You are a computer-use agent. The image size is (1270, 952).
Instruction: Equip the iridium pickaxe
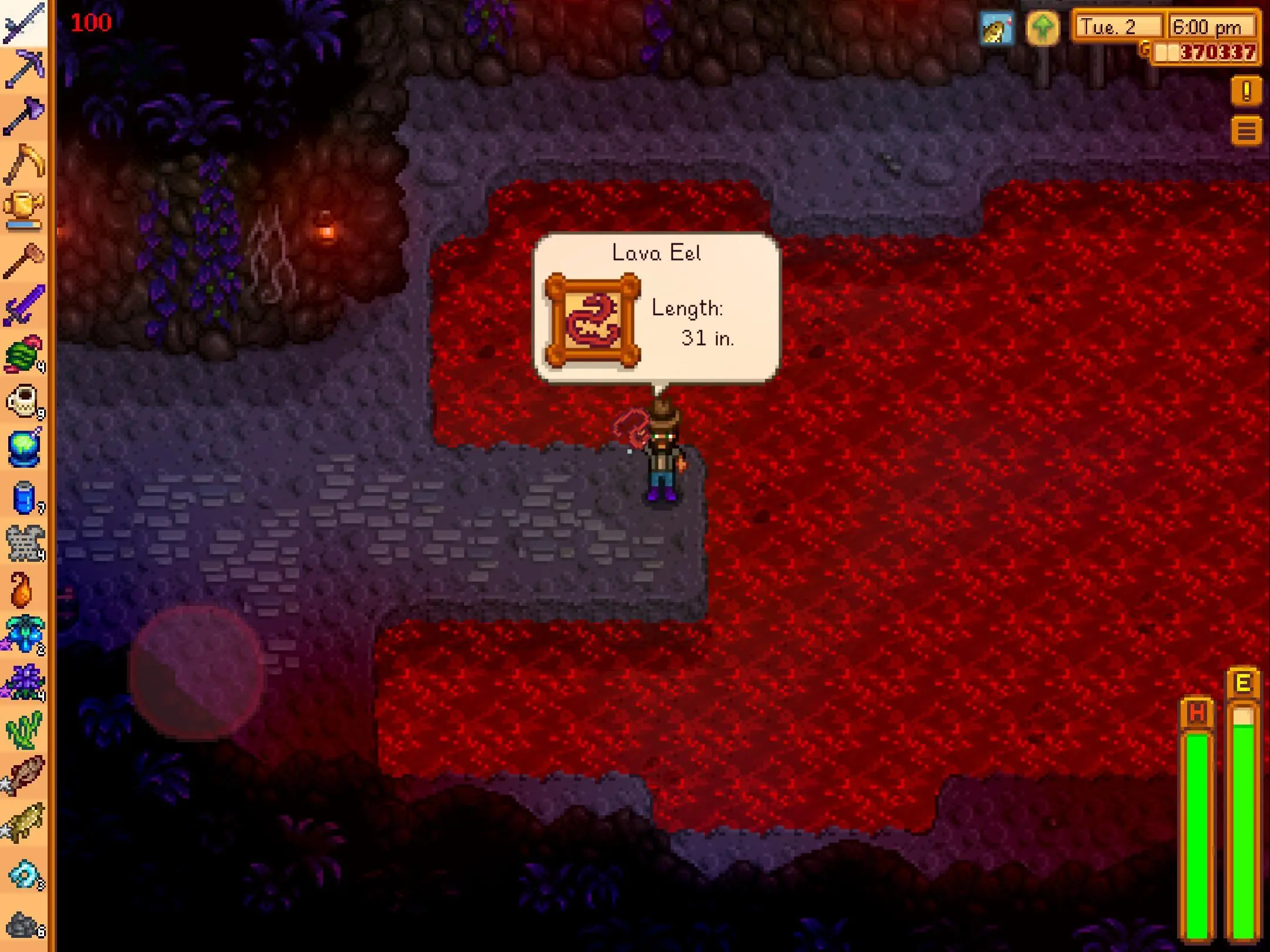(24, 69)
